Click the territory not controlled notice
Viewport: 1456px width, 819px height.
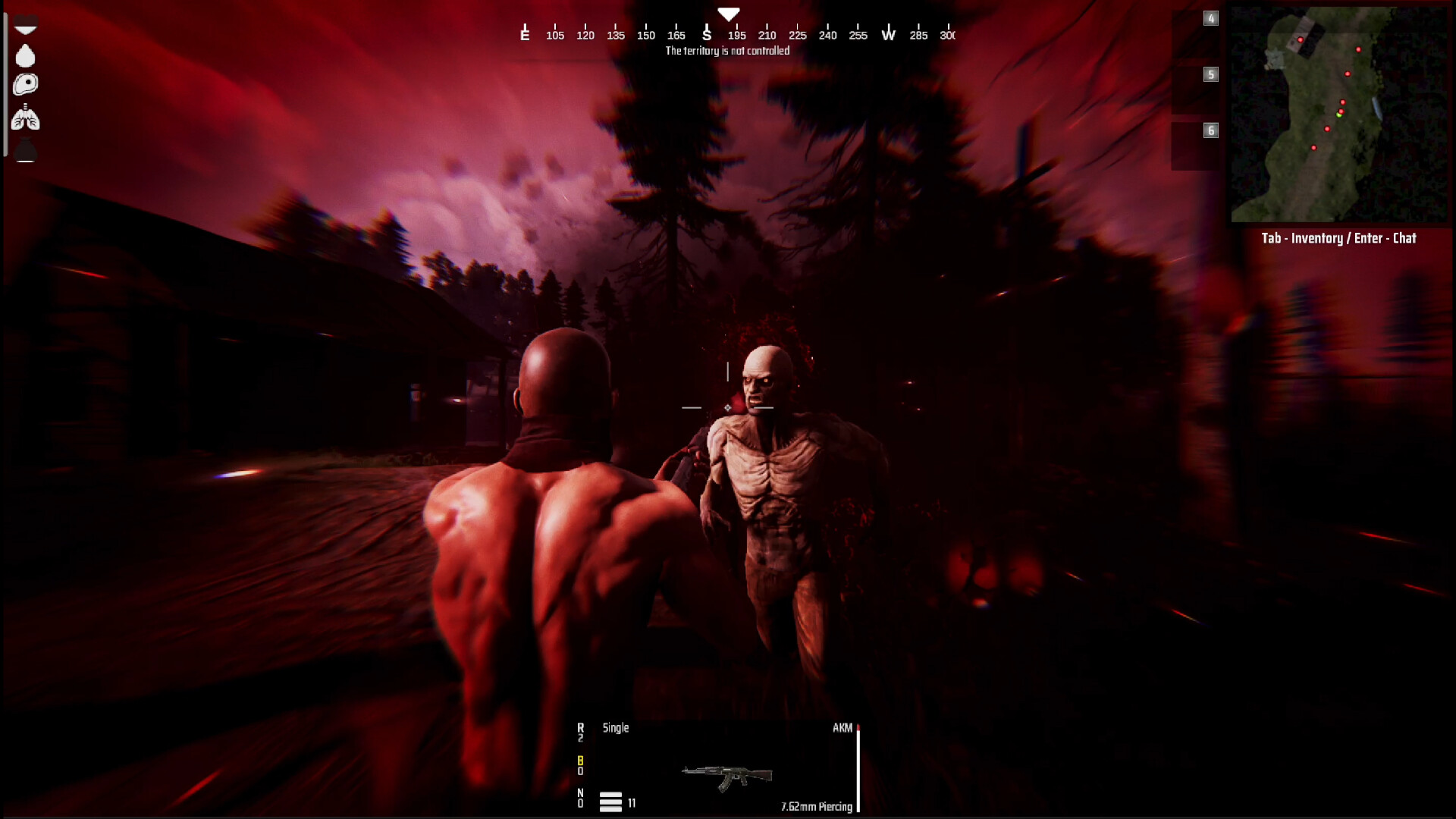click(727, 50)
